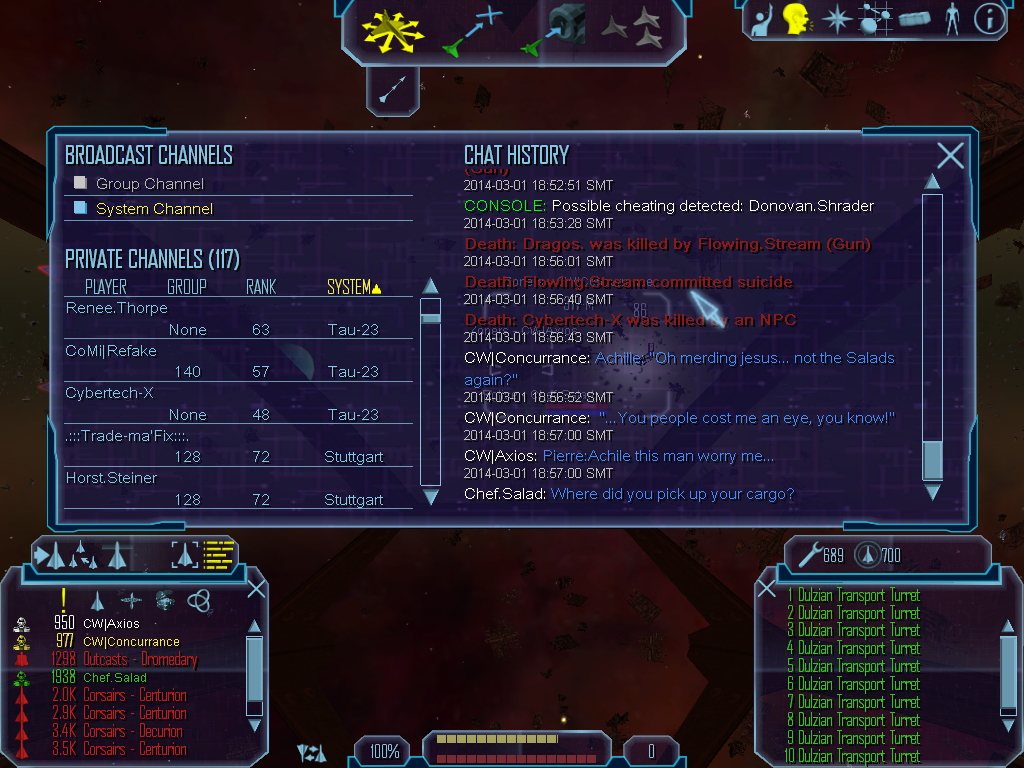Select weapon 1 Dulzian Transport Turret
The image size is (1024, 768).
tap(853, 596)
